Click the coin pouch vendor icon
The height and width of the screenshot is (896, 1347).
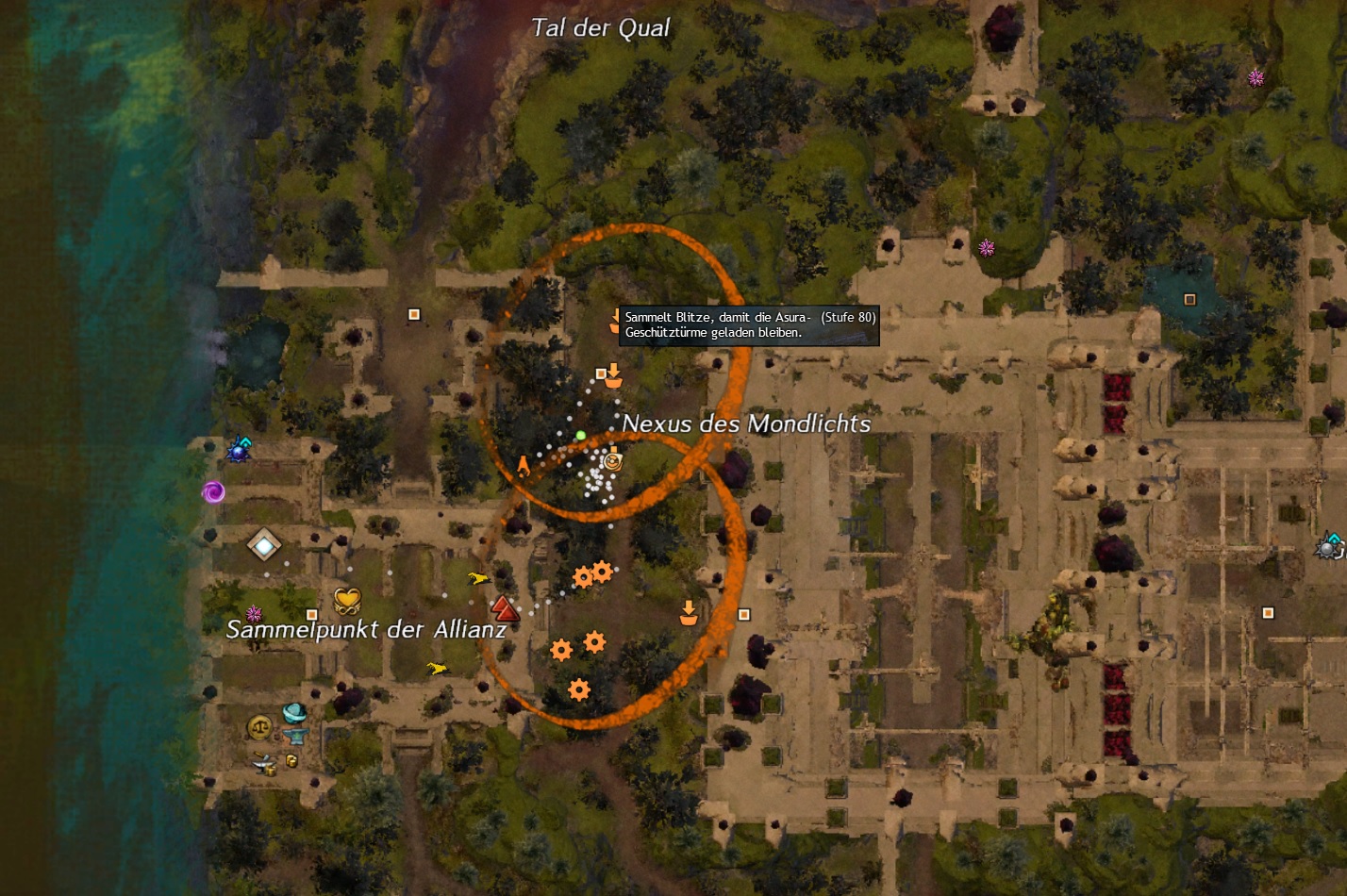tap(291, 760)
